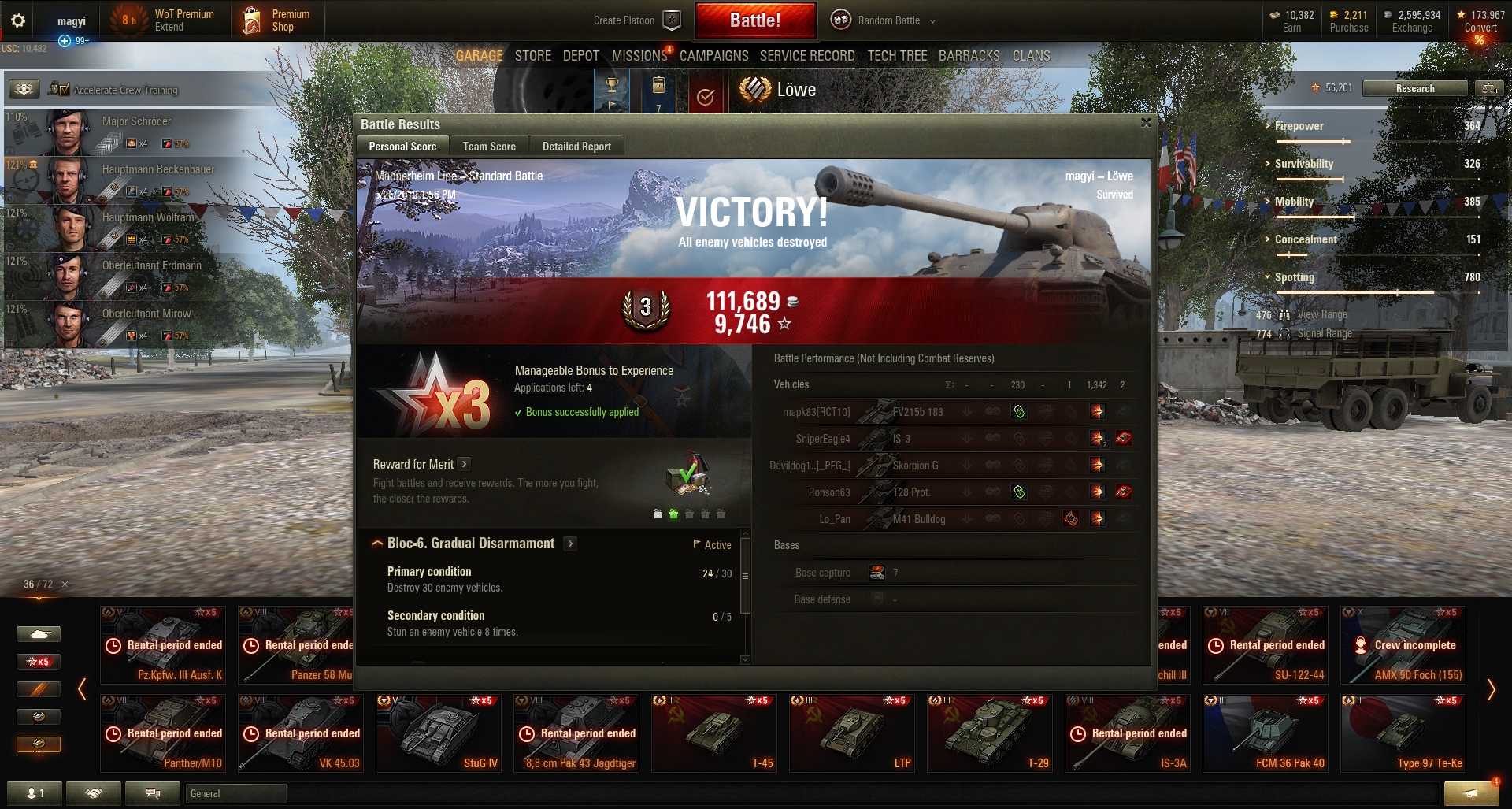The height and width of the screenshot is (809, 1512).
Task: Select crew member Major Schröder
Action: (136, 131)
